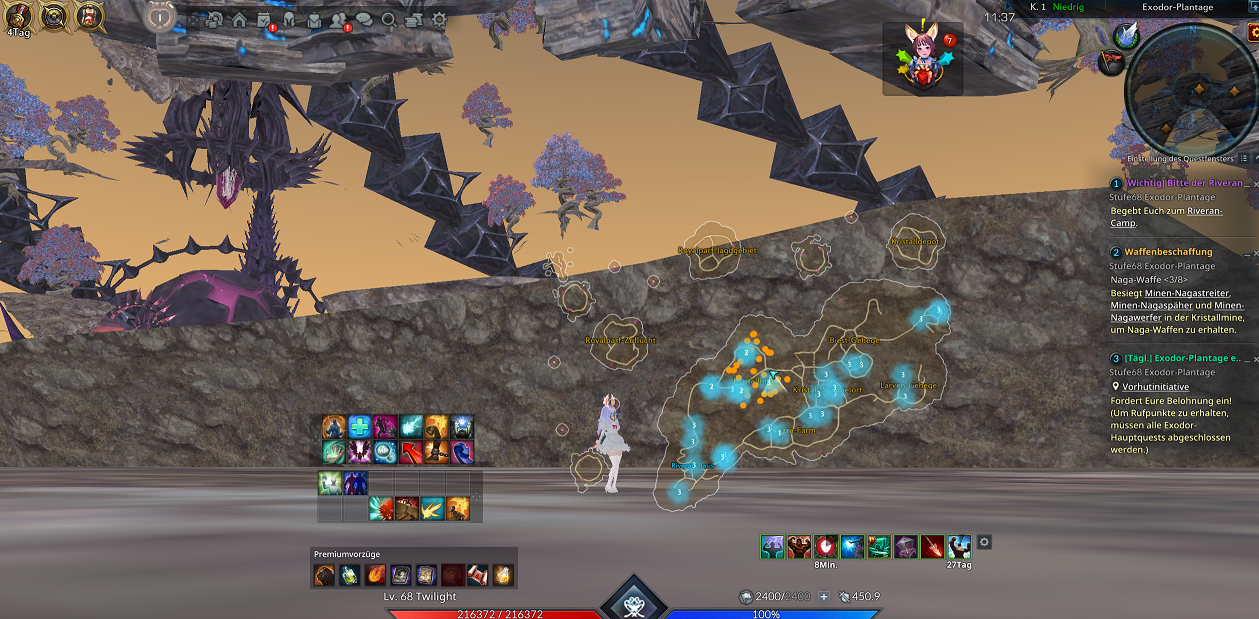Open the inventory backpack icon

(x=314, y=19)
